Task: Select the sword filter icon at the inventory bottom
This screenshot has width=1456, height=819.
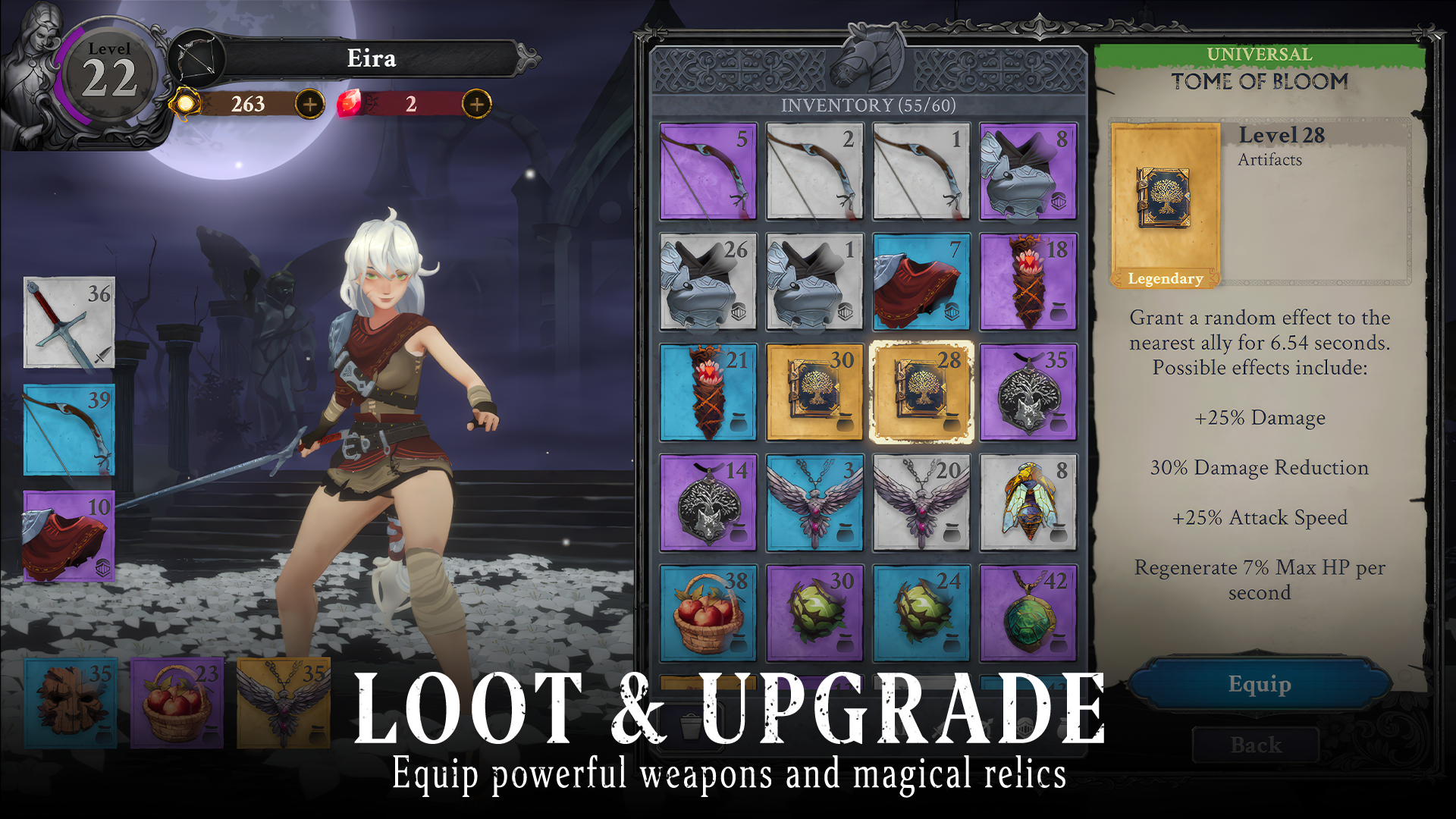Action: point(937,730)
